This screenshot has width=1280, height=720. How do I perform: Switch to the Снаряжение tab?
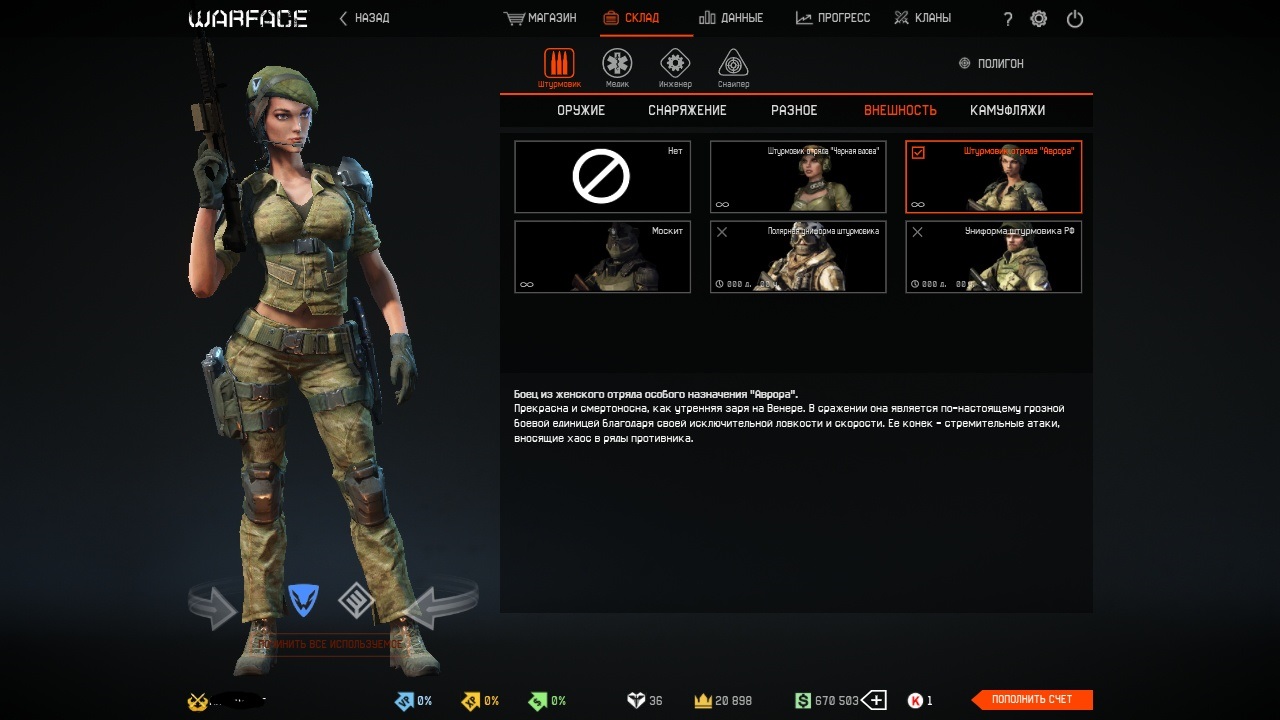click(x=687, y=110)
